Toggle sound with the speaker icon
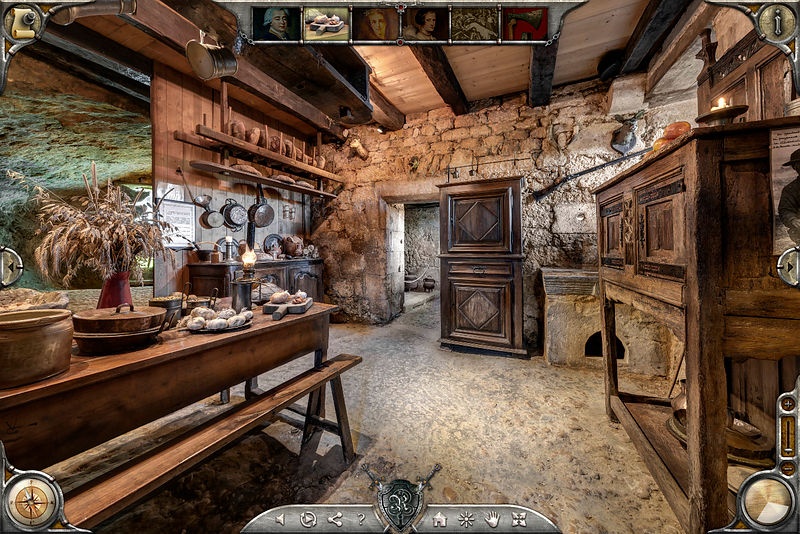800x534 pixels. click(280, 519)
